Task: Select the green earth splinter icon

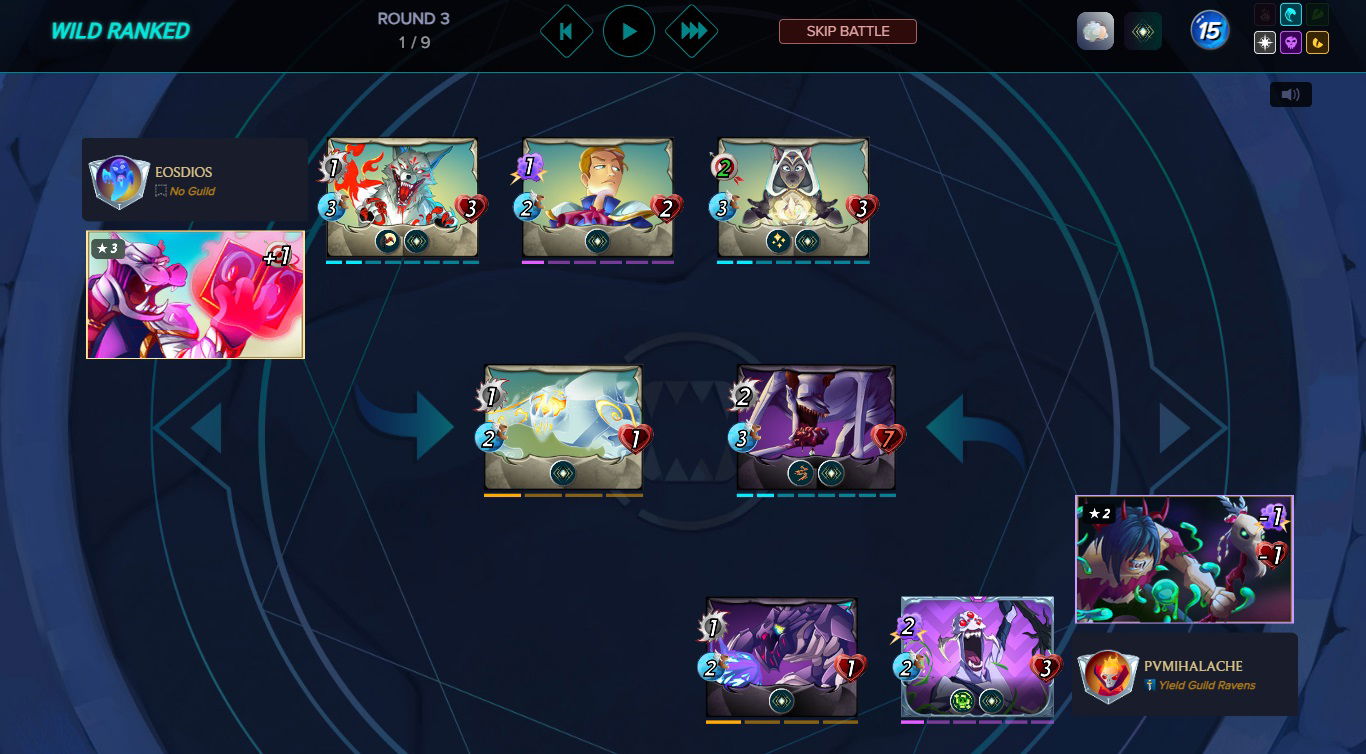Action: [x=1317, y=14]
